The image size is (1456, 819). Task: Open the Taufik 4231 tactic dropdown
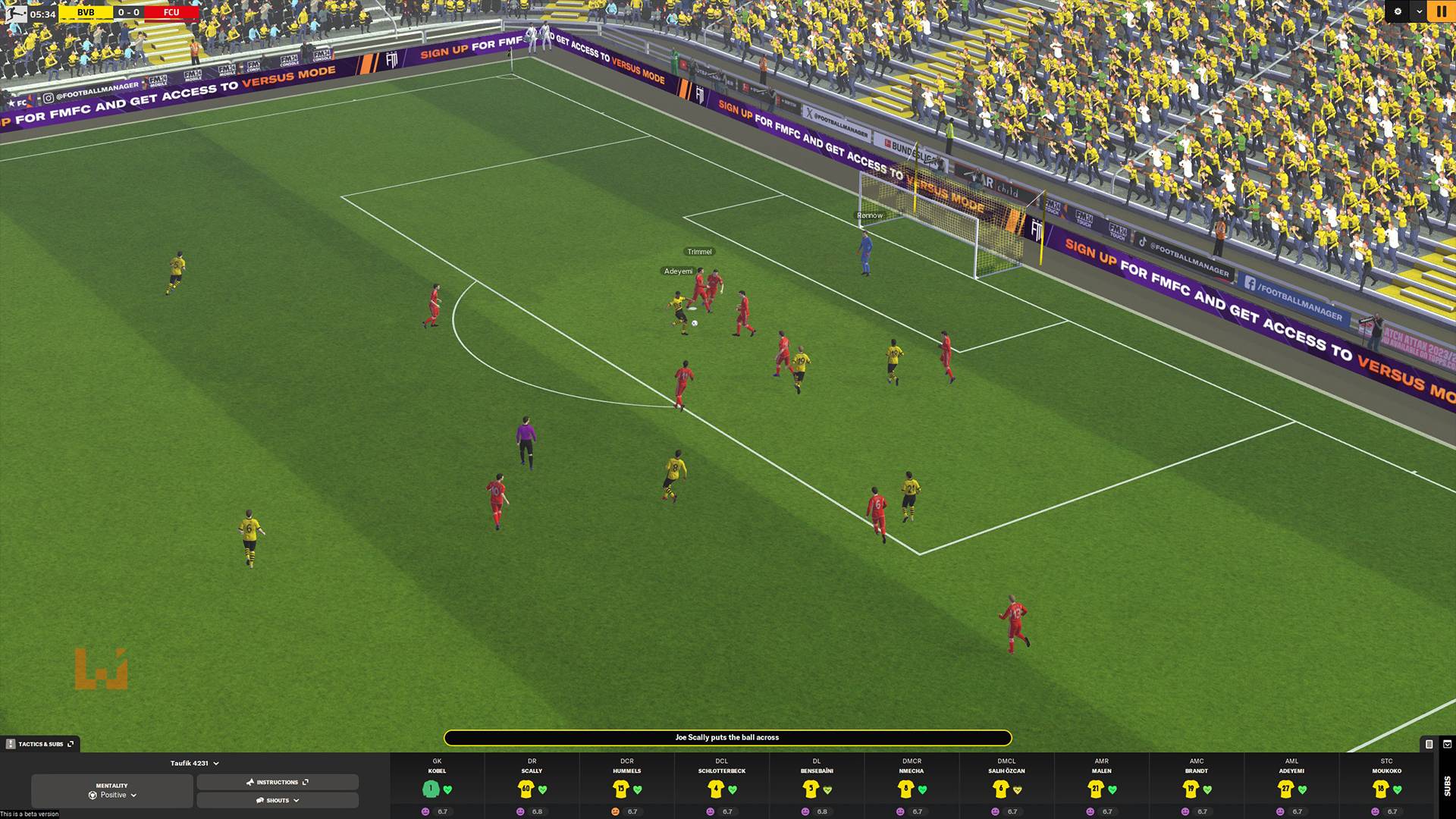click(194, 764)
